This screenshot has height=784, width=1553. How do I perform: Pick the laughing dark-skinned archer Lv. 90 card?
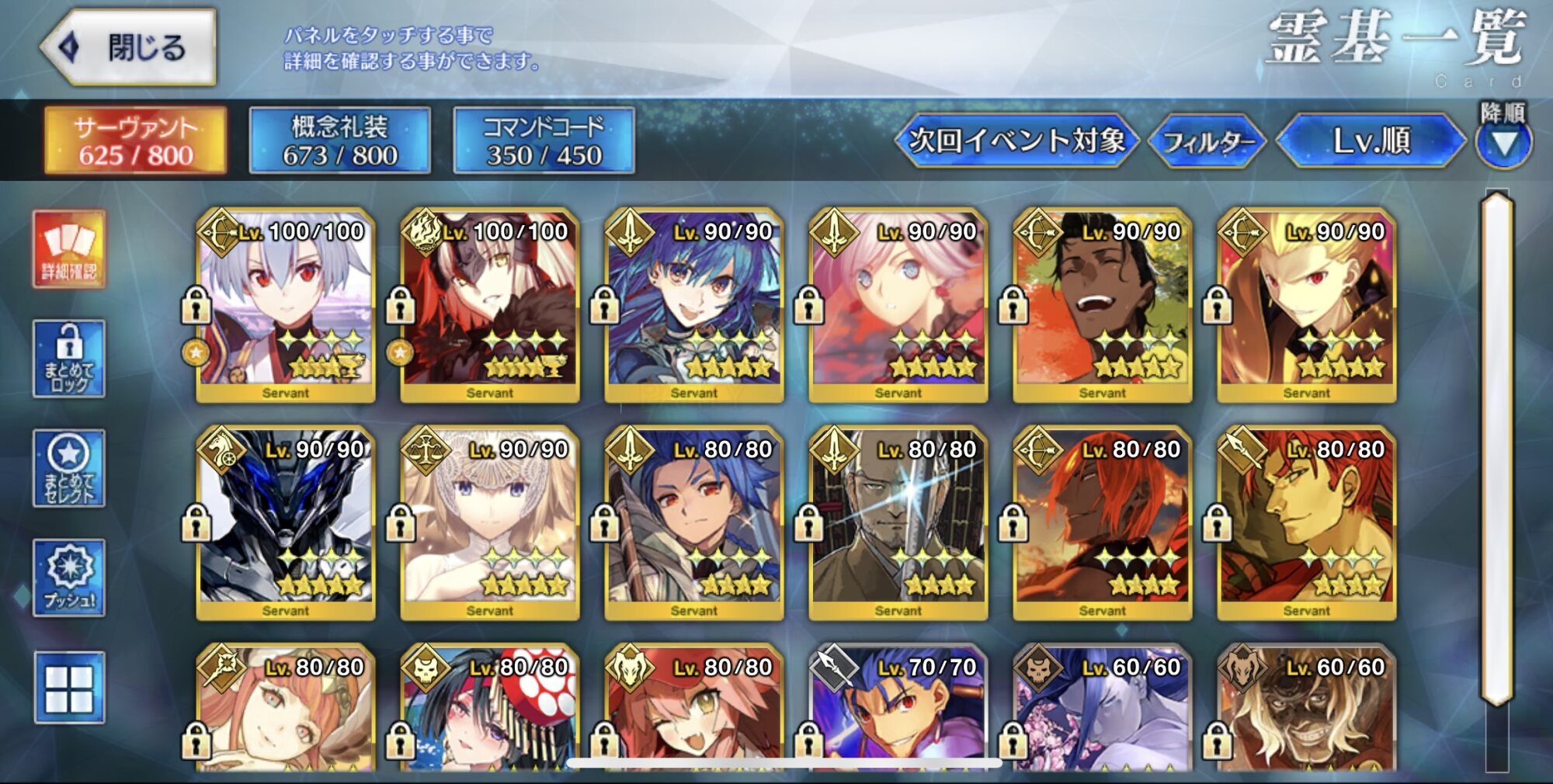click(x=1102, y=305)
